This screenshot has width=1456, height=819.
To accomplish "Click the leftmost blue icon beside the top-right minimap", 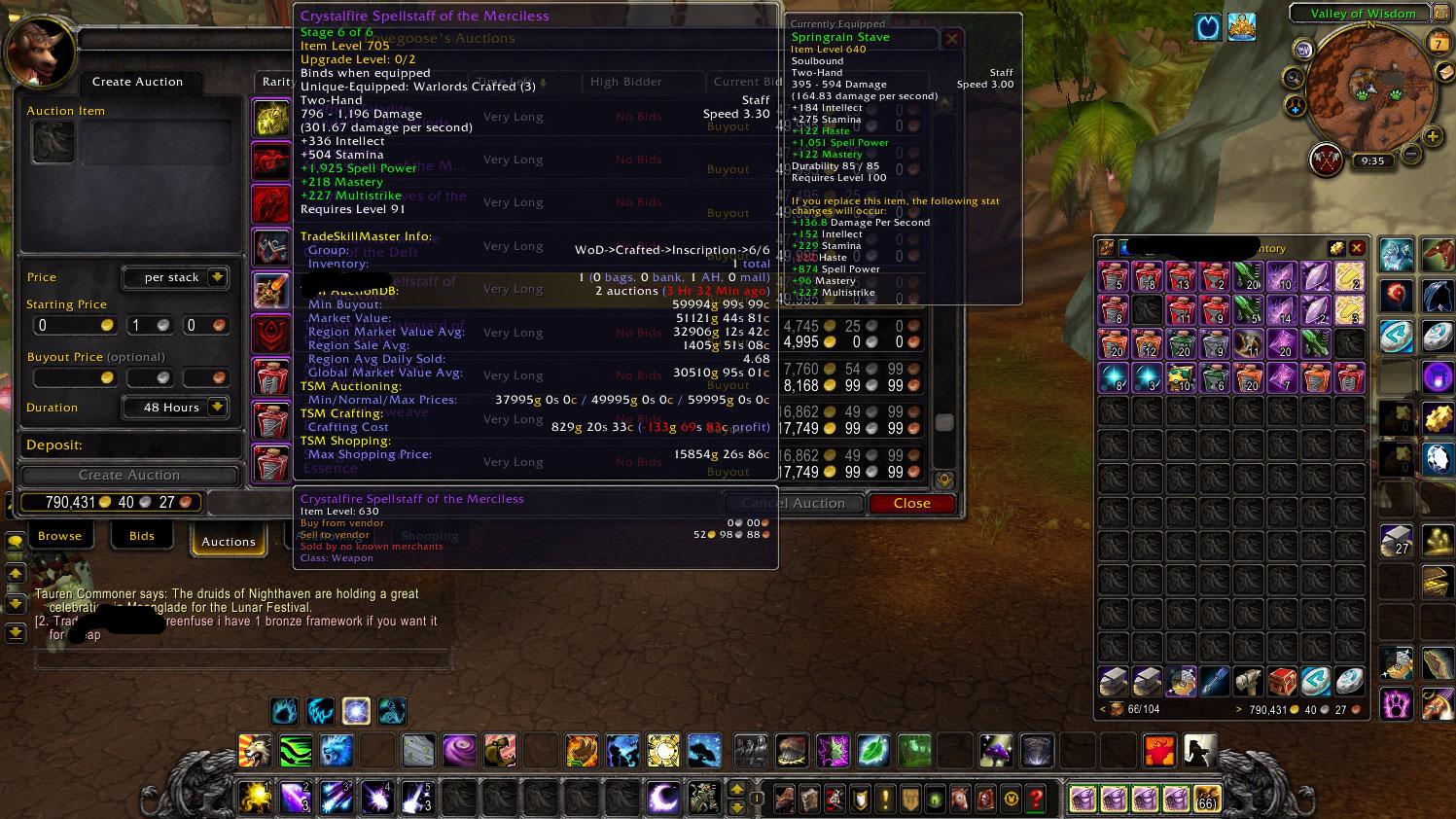I will click(x=1207, y=28).
